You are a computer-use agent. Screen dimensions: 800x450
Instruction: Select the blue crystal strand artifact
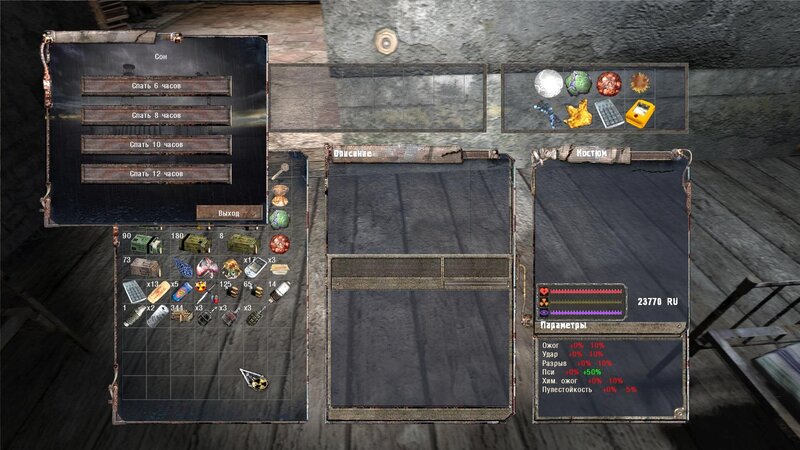coord(546,113)
